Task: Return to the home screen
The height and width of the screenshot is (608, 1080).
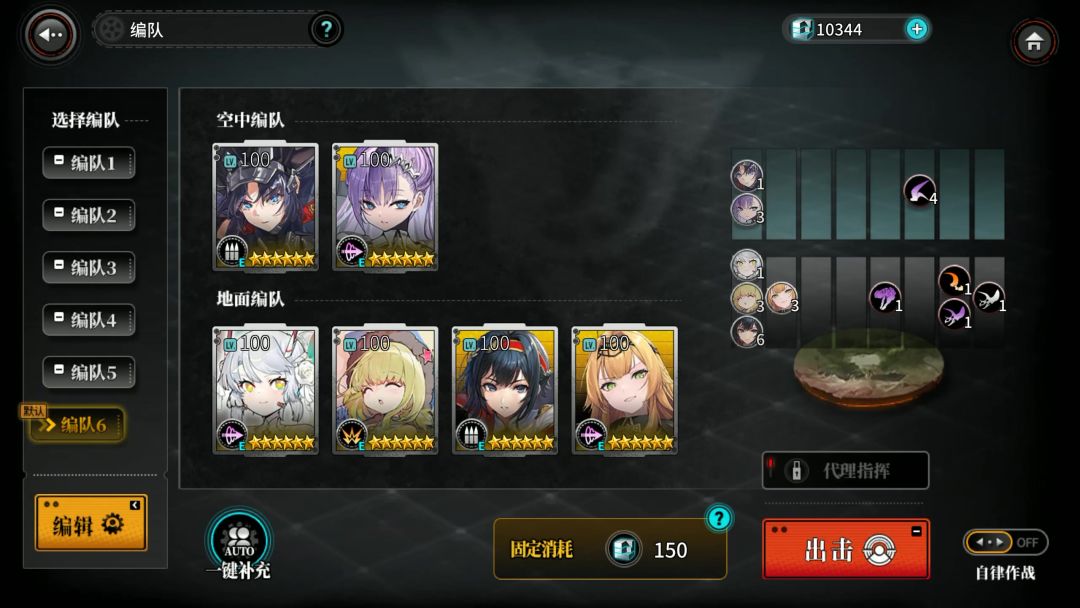Action: tap(1034, 42)
